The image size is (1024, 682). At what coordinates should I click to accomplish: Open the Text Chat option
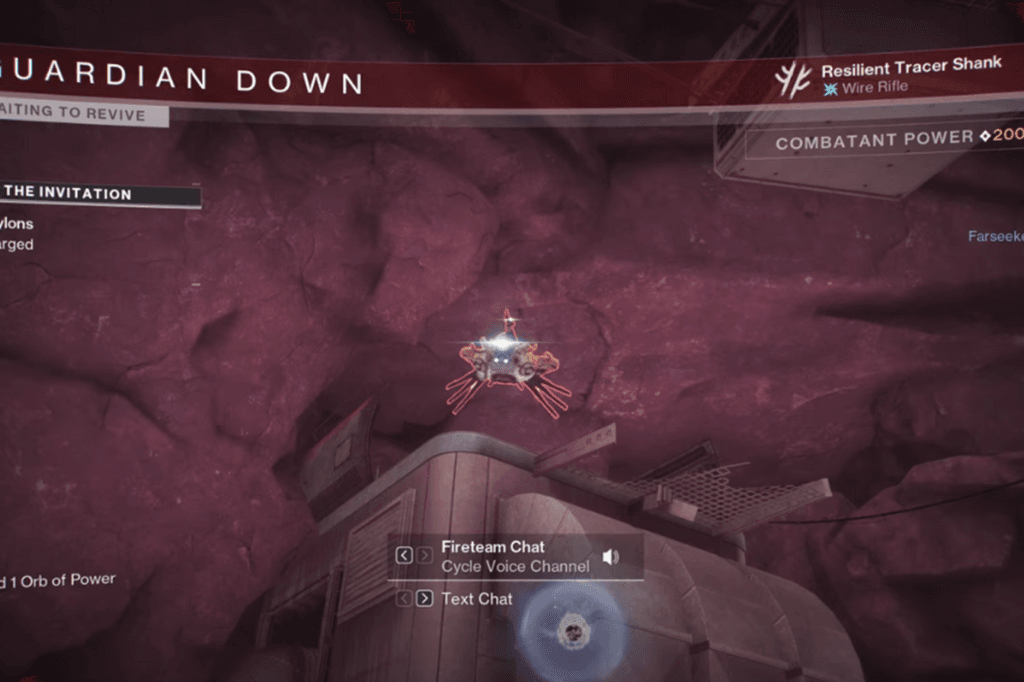tap(477, 599)
